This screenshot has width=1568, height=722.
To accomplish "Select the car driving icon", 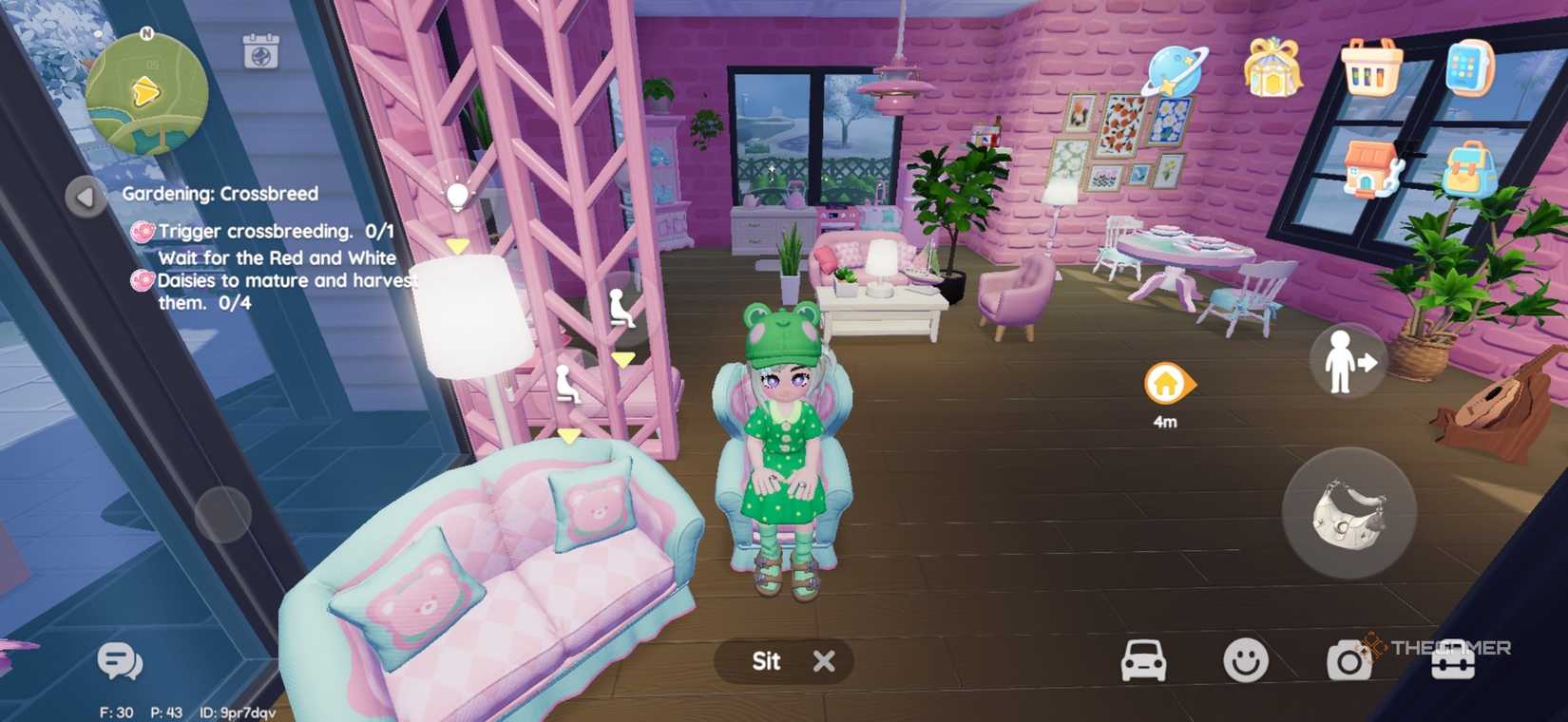I will click(x=1143, y=660).
